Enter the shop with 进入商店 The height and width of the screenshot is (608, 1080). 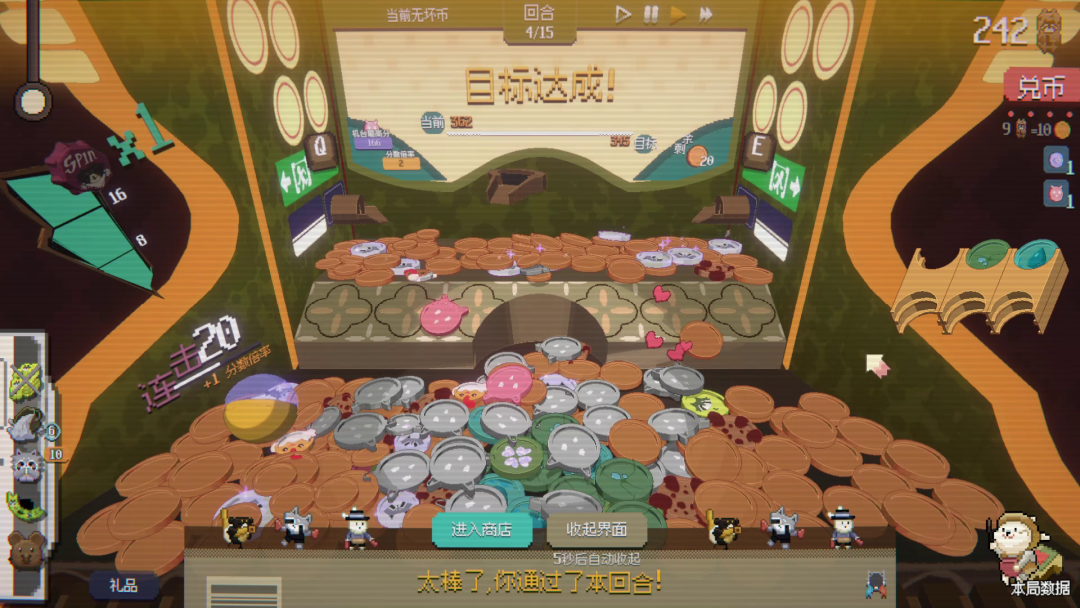(x=481, y=529)
